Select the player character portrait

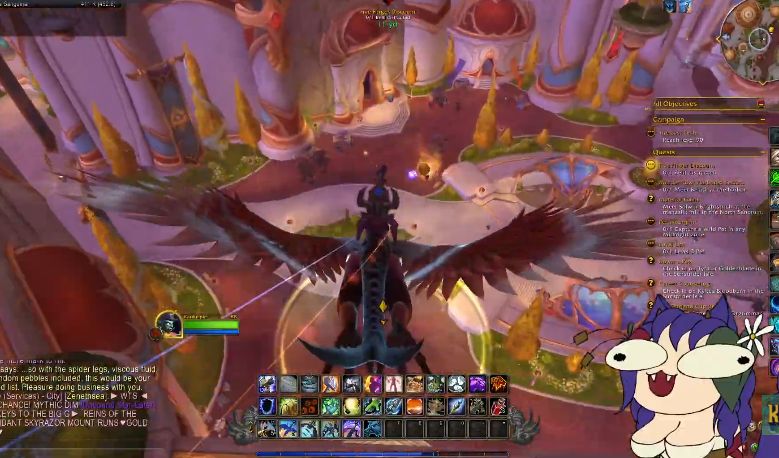[x=168, y=324]
